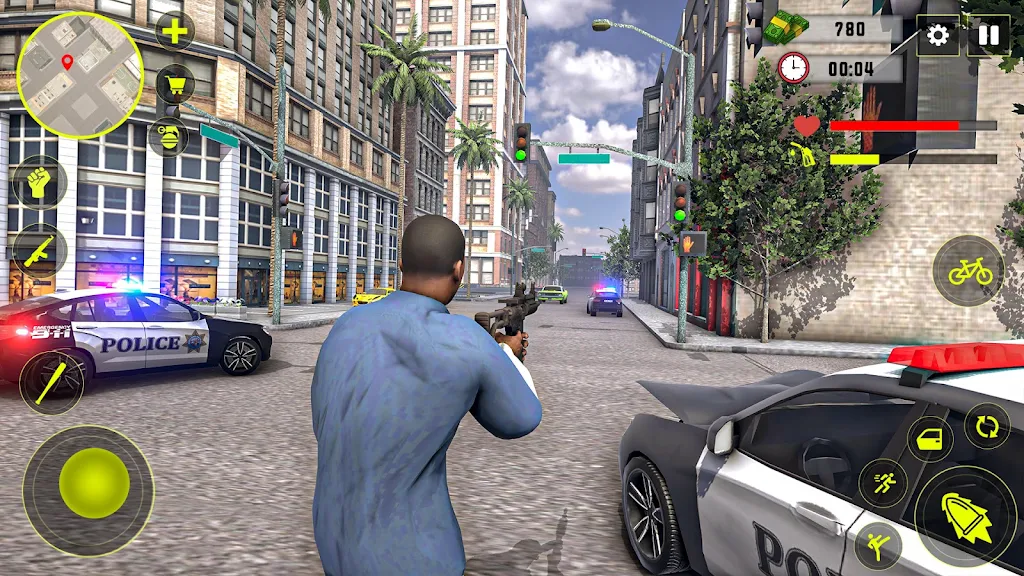Perform a kick attack
This screenshot has width=1024, height=576.
(x=878, y=545)
